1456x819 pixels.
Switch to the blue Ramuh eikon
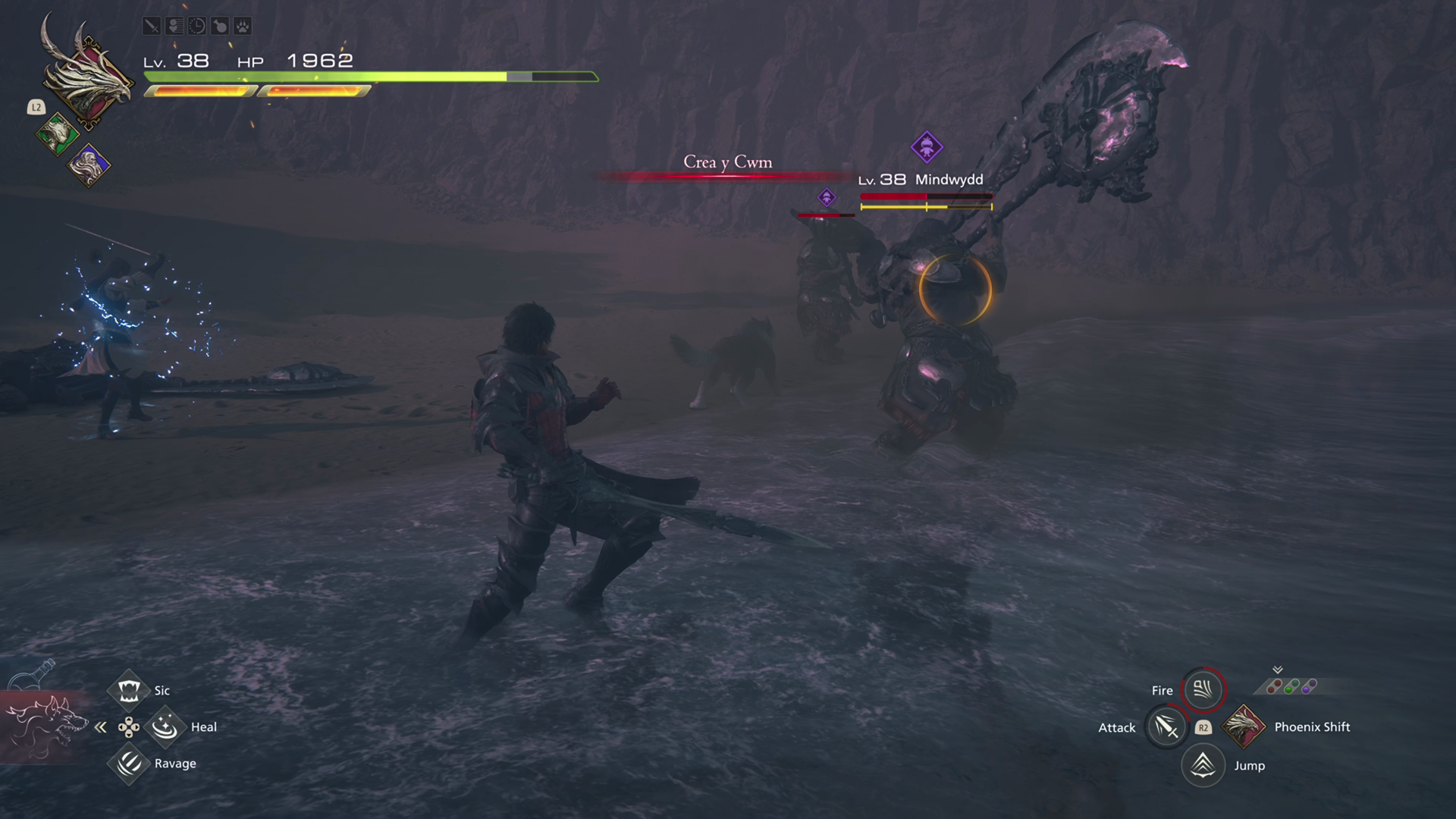89,165
